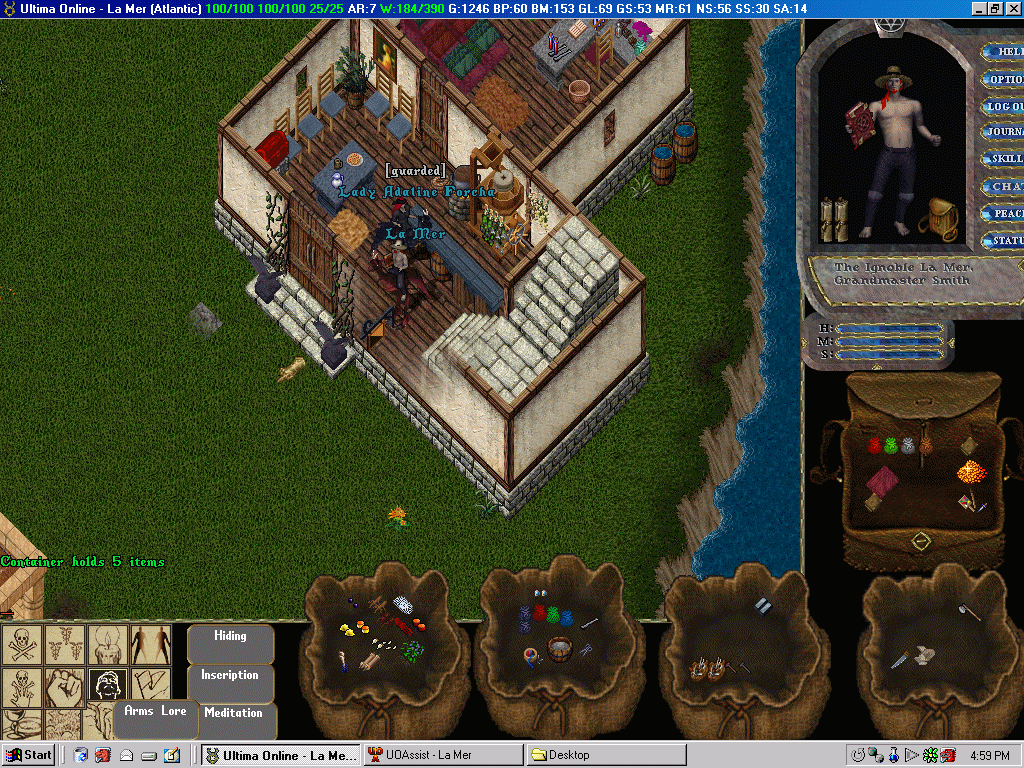Open the Options panel from paperdoll
1024x768 pixels.
click(1004, 79)
